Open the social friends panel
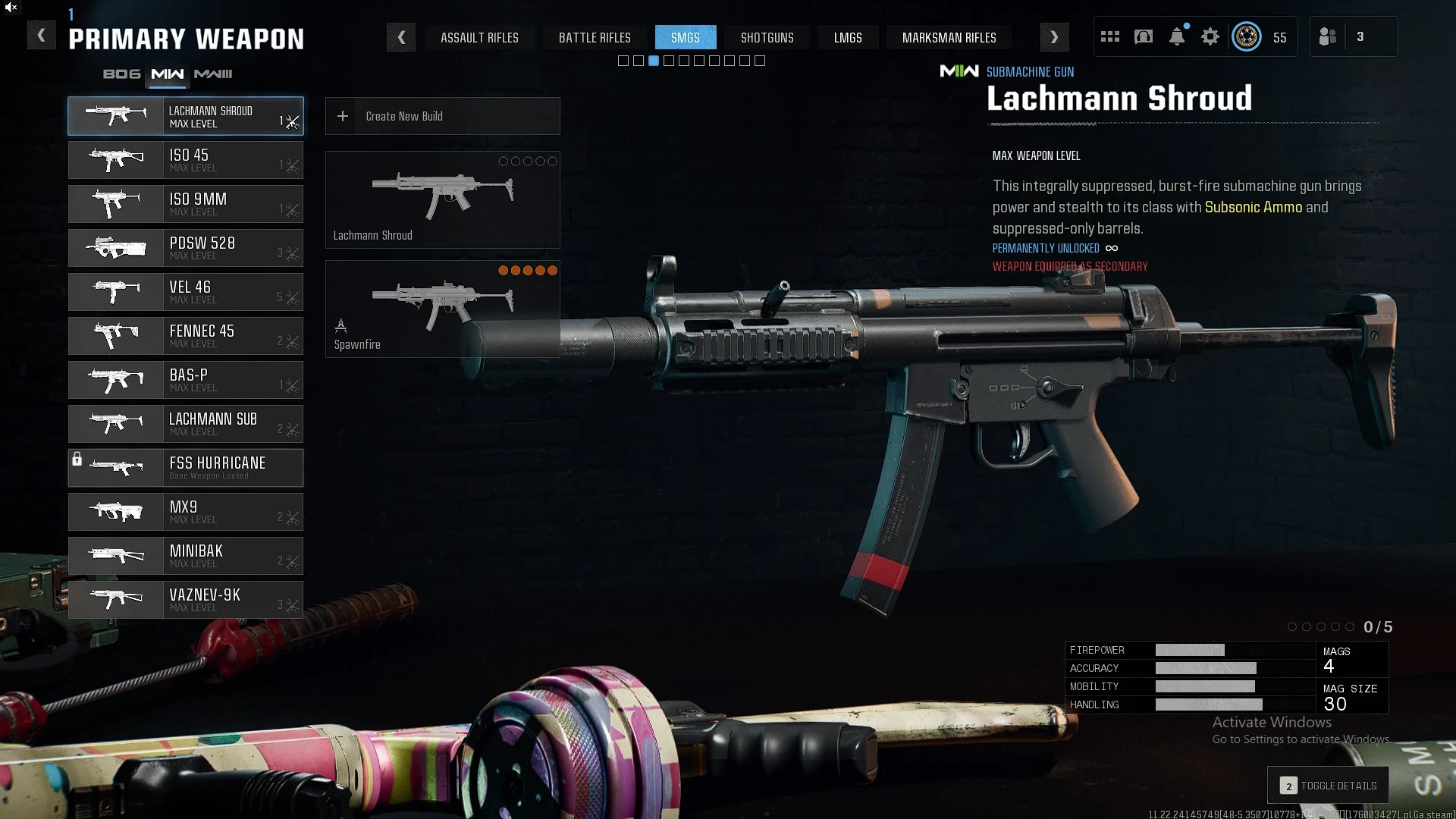The width and height of the screenshot is (1456, 819). point(1329,36)
